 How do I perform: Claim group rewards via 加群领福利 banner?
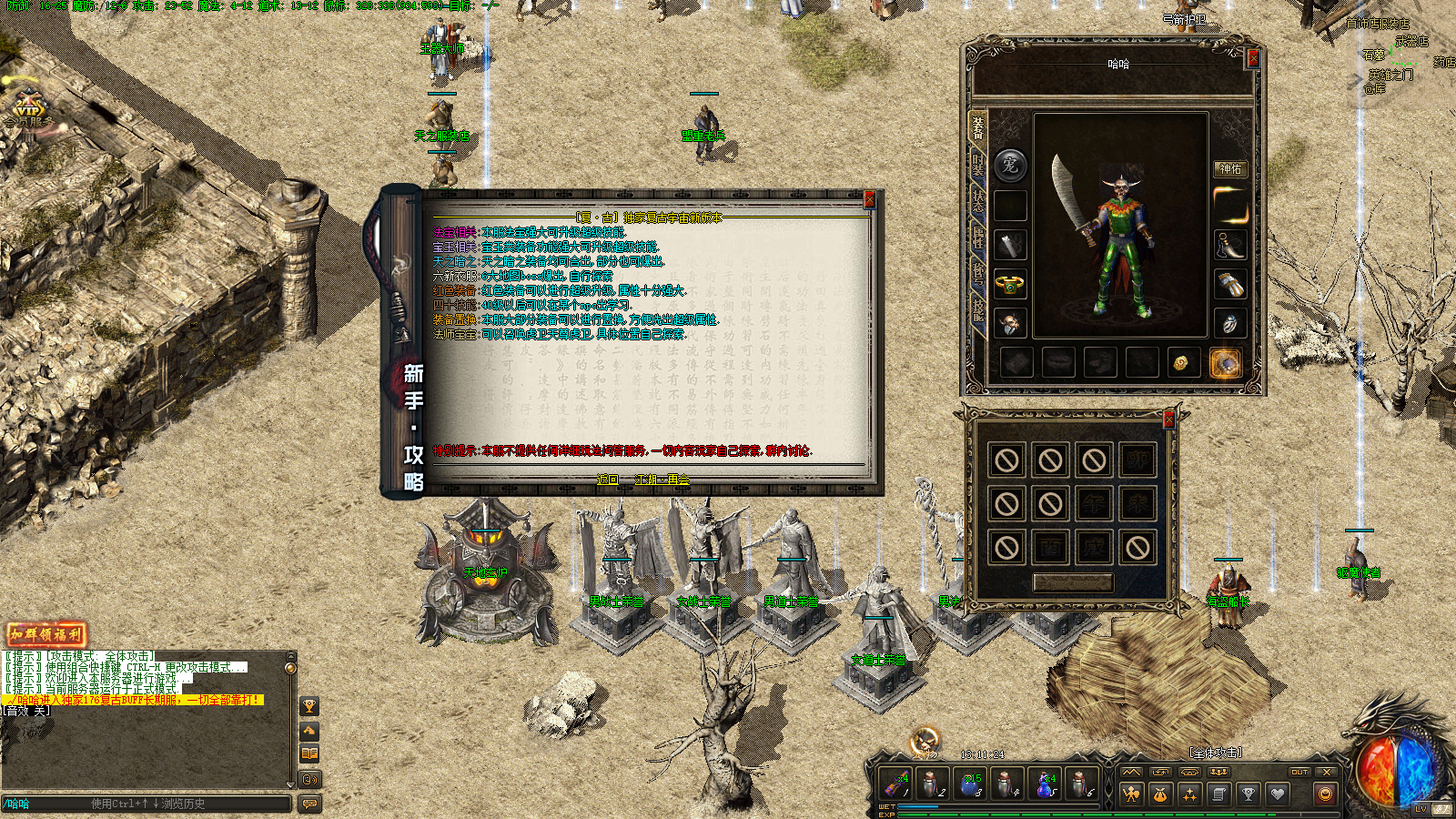tap(45, 634)
